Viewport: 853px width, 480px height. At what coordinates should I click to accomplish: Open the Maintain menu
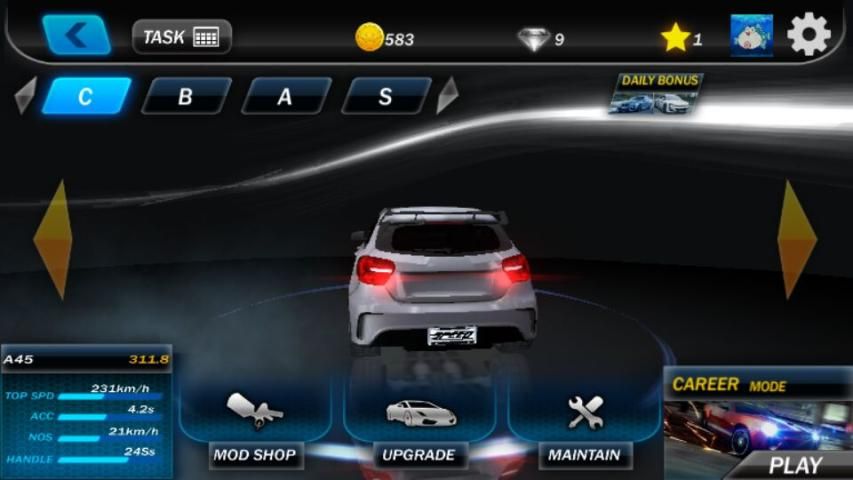coord(585,424)
